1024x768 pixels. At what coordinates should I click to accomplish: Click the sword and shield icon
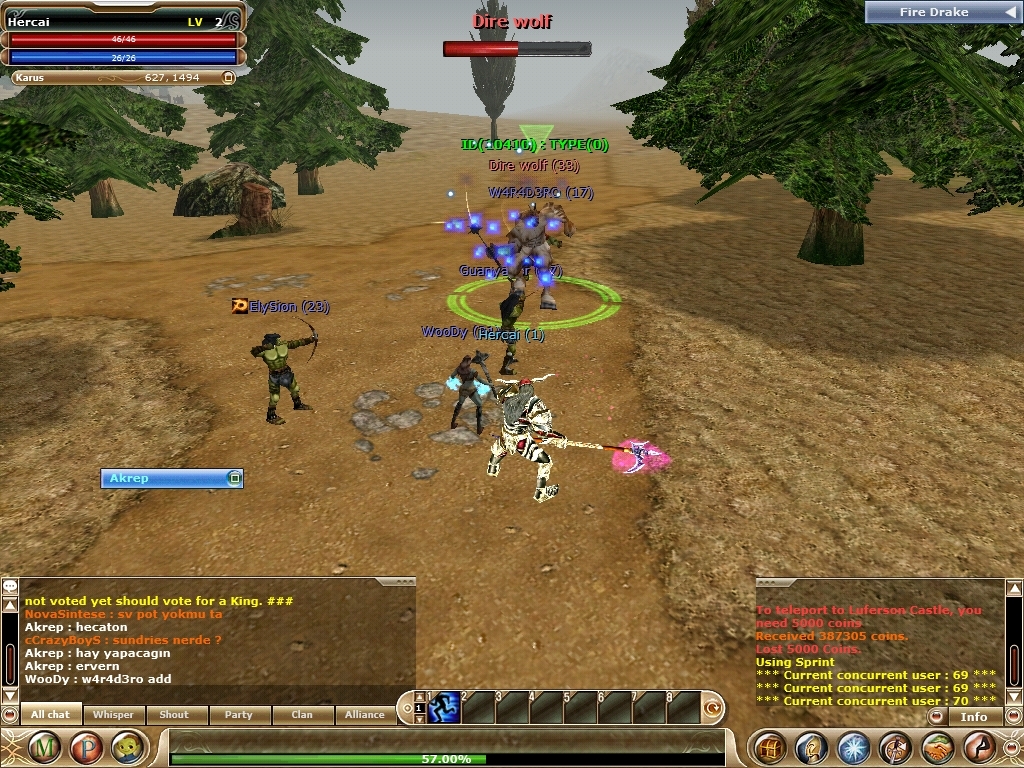pyautogui.click(x=895, y=747)
